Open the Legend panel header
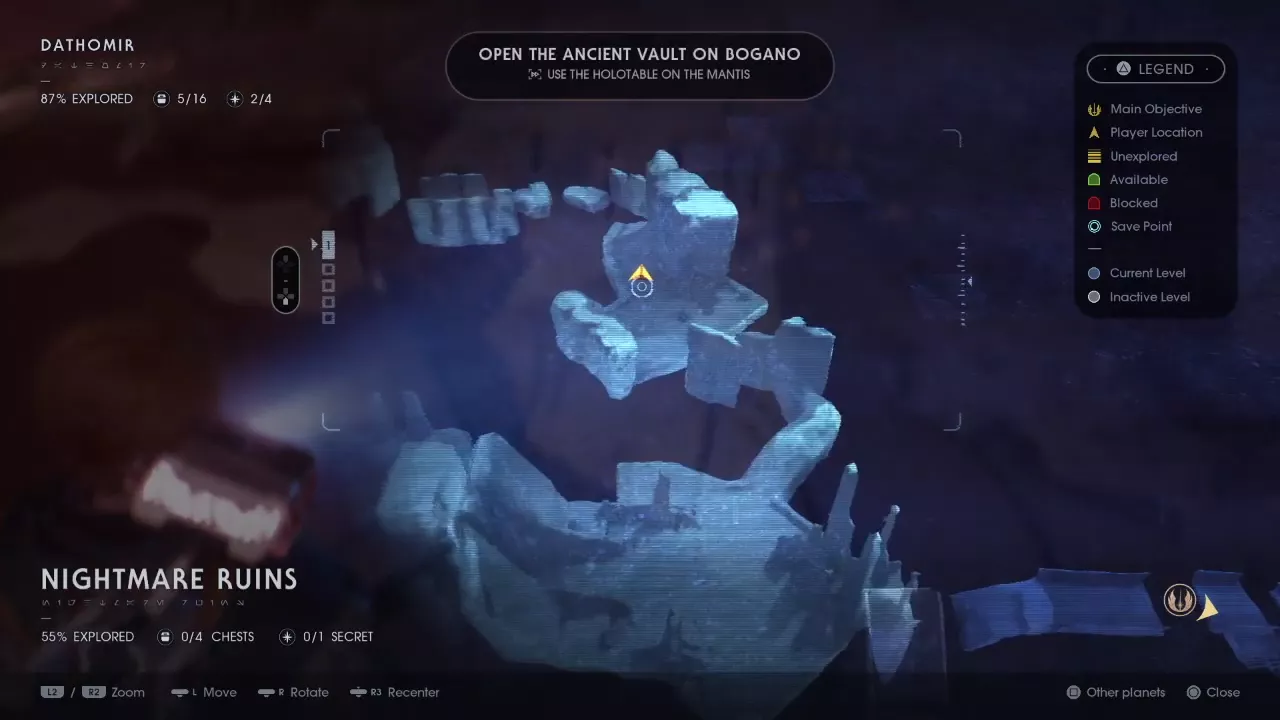The width and height of the screenshot is (1280, 720). click(1156, 69)
